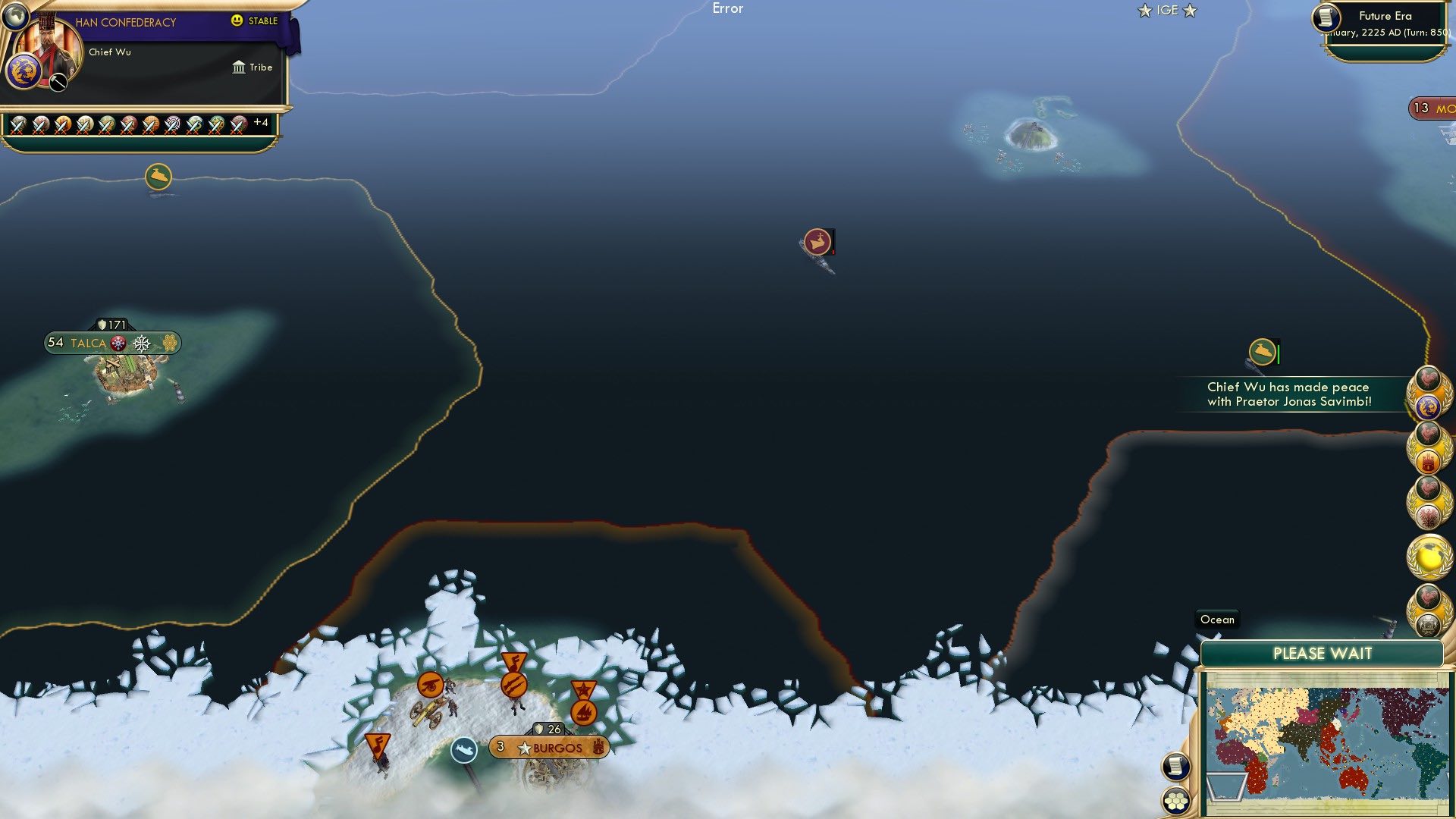
Task: Open Social Policies via the scroll icon near minimap
Action: (1177, 766)
